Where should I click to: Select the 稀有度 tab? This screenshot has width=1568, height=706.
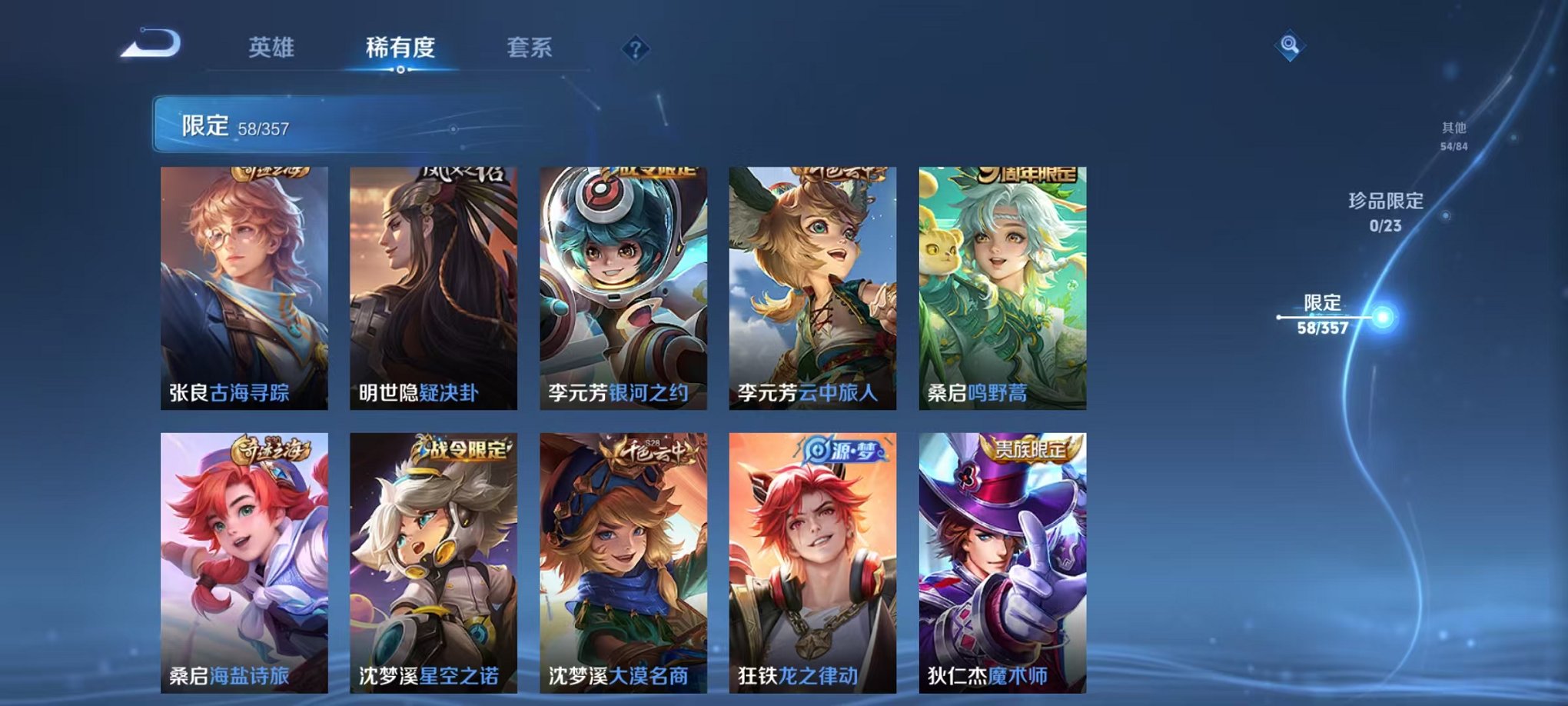pyautogui.click(x=402, y=46)
